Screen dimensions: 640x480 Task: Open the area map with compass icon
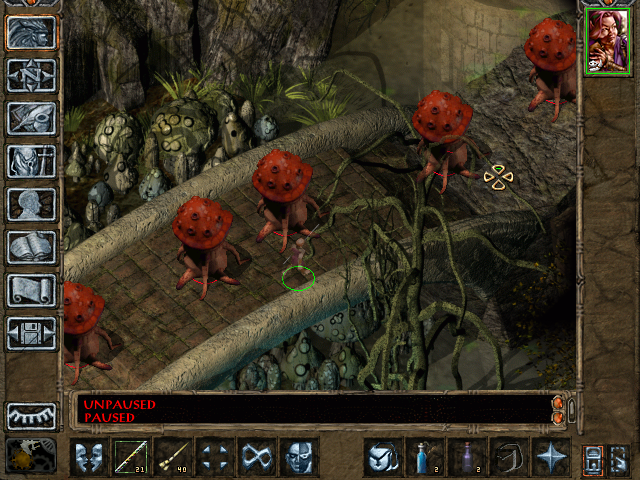(31, 75)
